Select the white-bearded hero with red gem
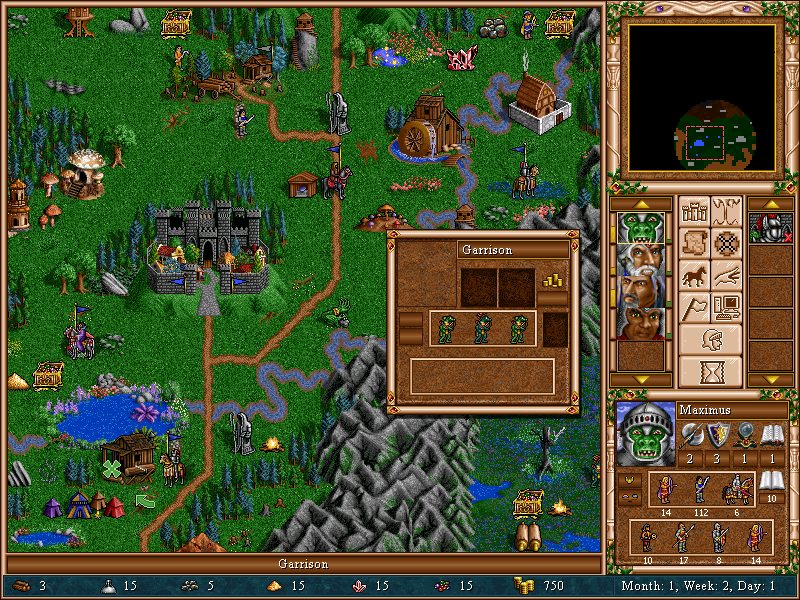Viewport: 800px width, 600px height. (x=639, y=260)
